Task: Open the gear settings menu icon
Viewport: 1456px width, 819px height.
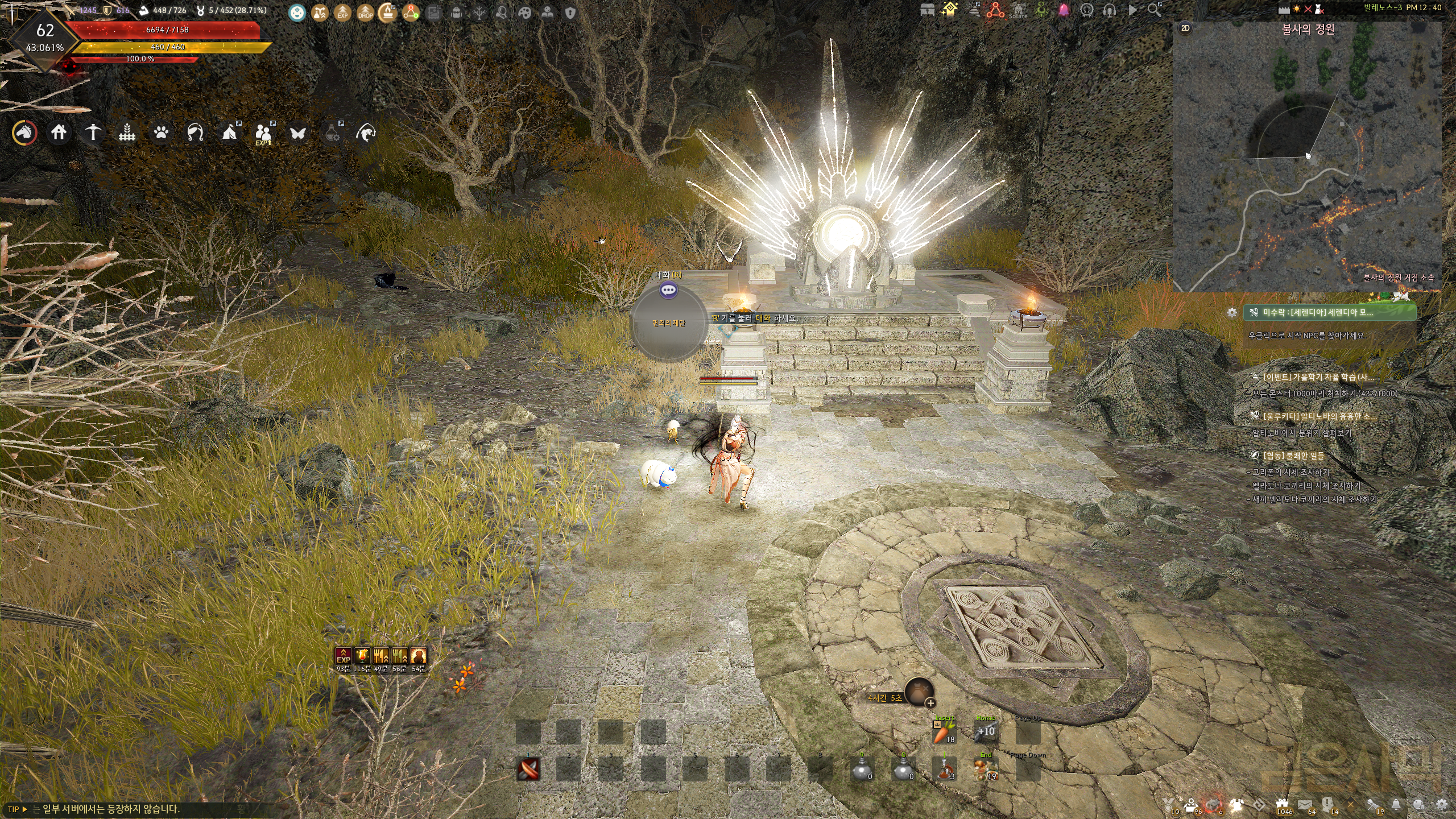Action: [x=1441, y=804]
